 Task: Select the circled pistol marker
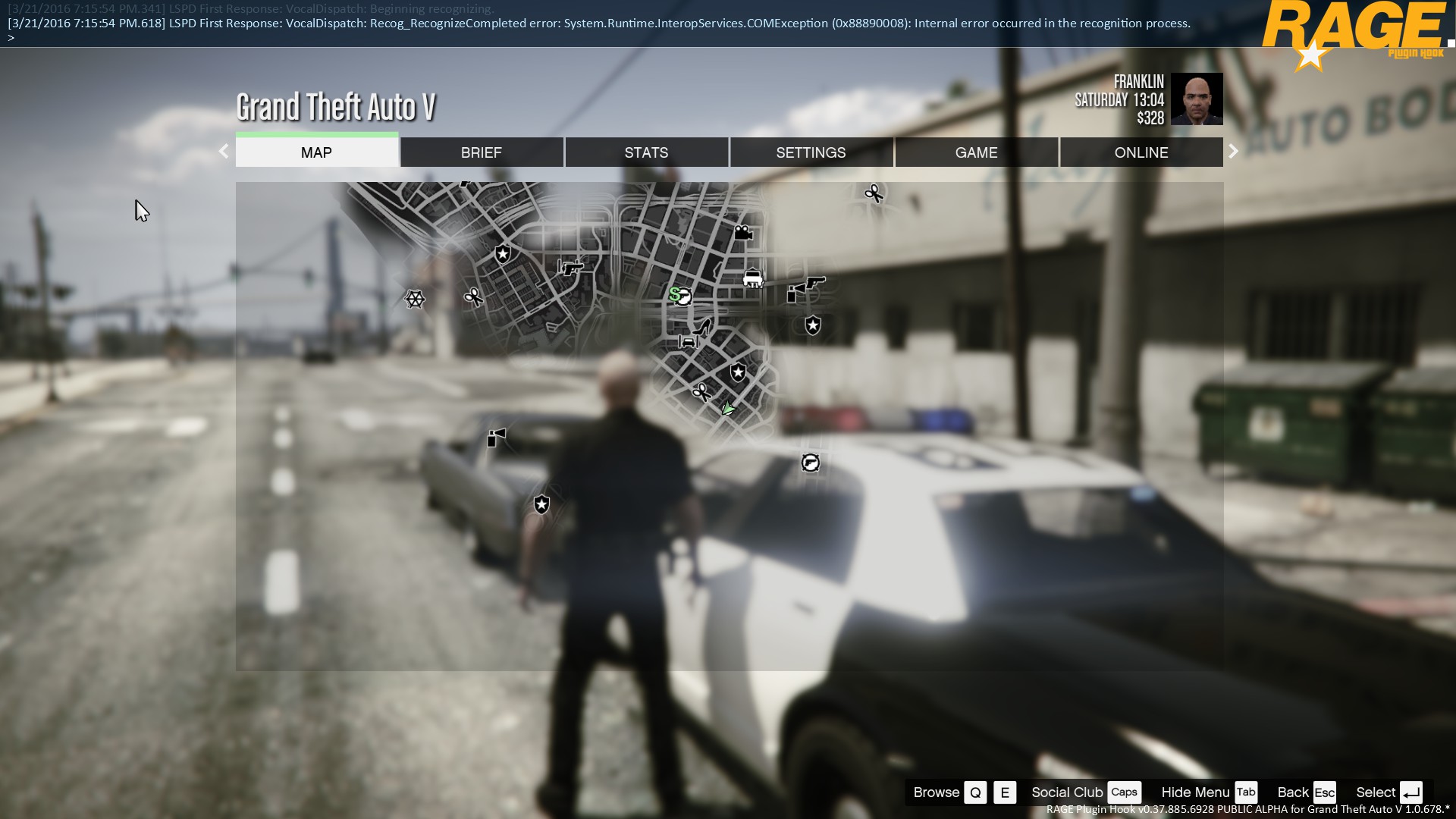[x=810, y=463]
